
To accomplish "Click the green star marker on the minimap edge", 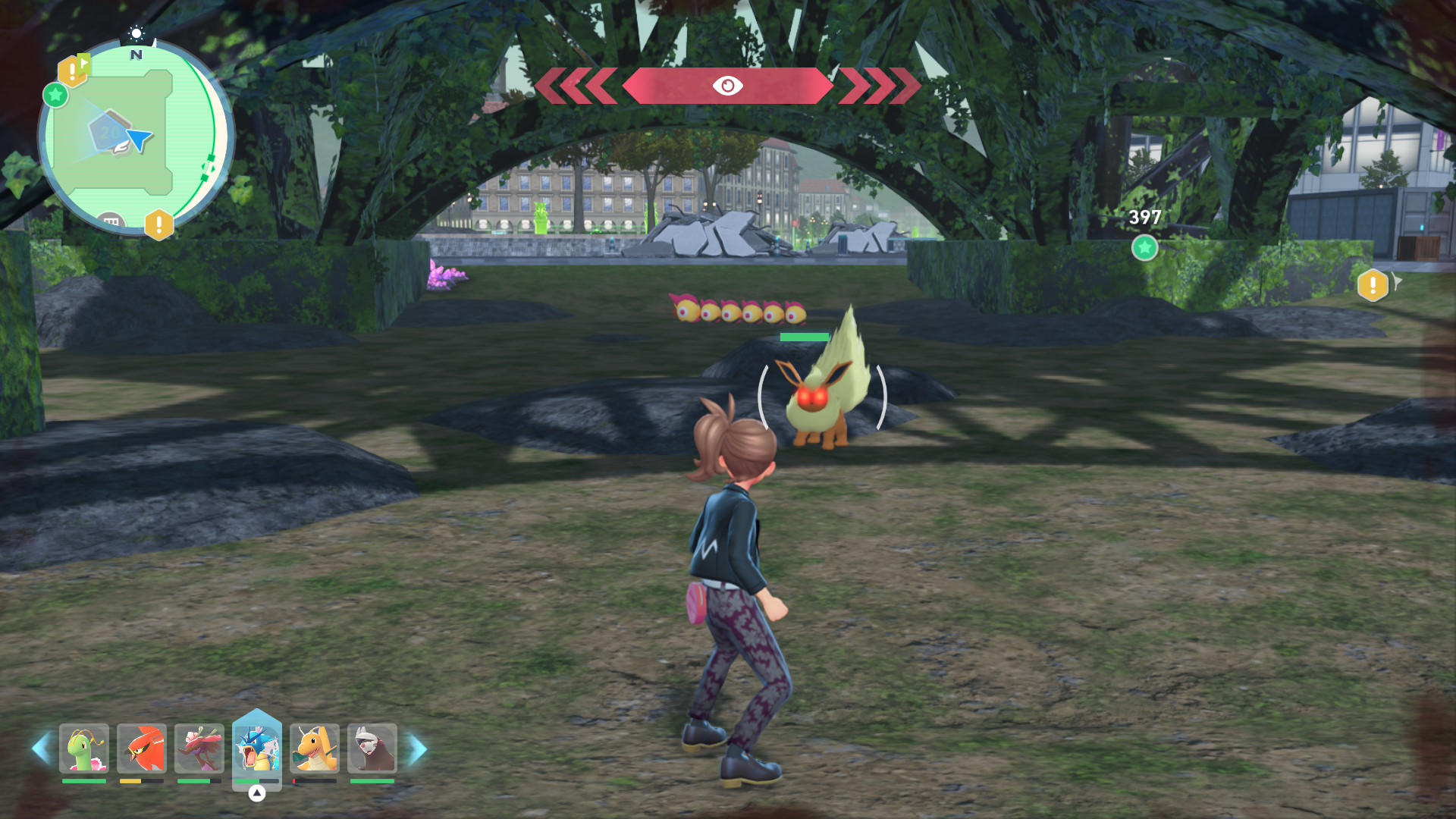I will [x=55, y=96].
